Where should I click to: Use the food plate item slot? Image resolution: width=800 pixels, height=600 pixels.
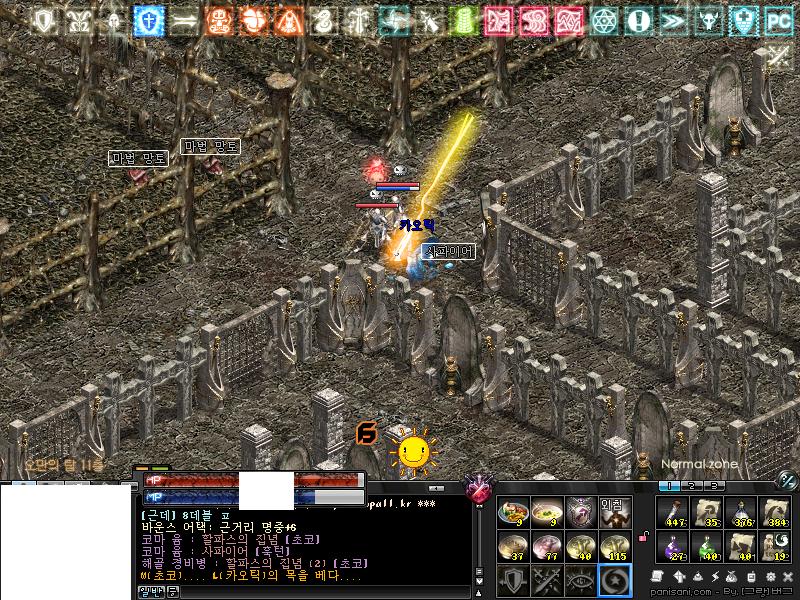513,513
